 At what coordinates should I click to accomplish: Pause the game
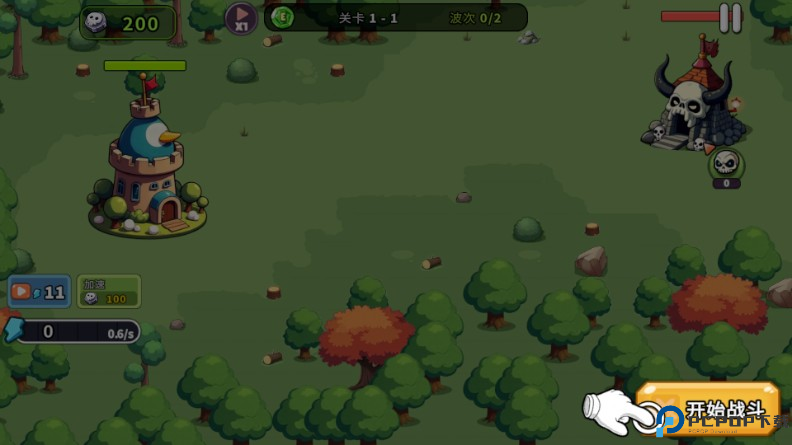[x=730, y=17]
